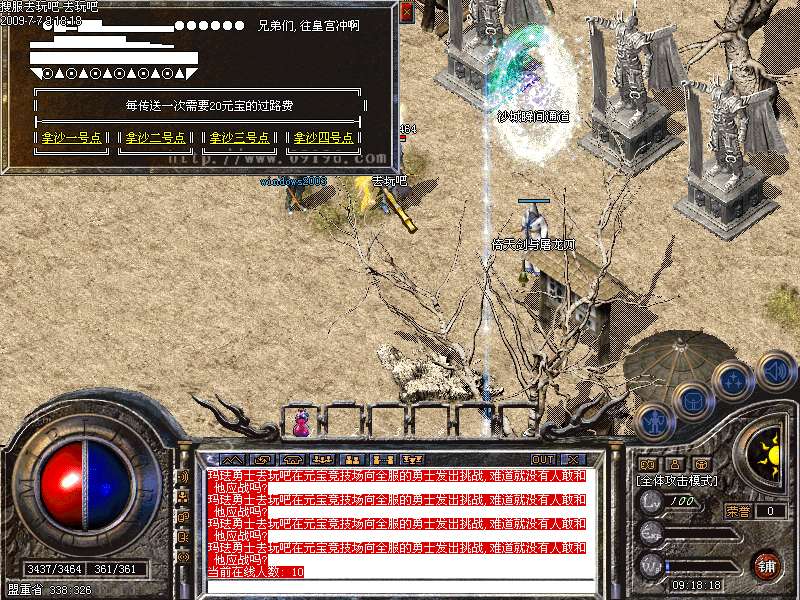
Task: Close the teleport dialog with the red X
Action: click(x=406, y=13)
